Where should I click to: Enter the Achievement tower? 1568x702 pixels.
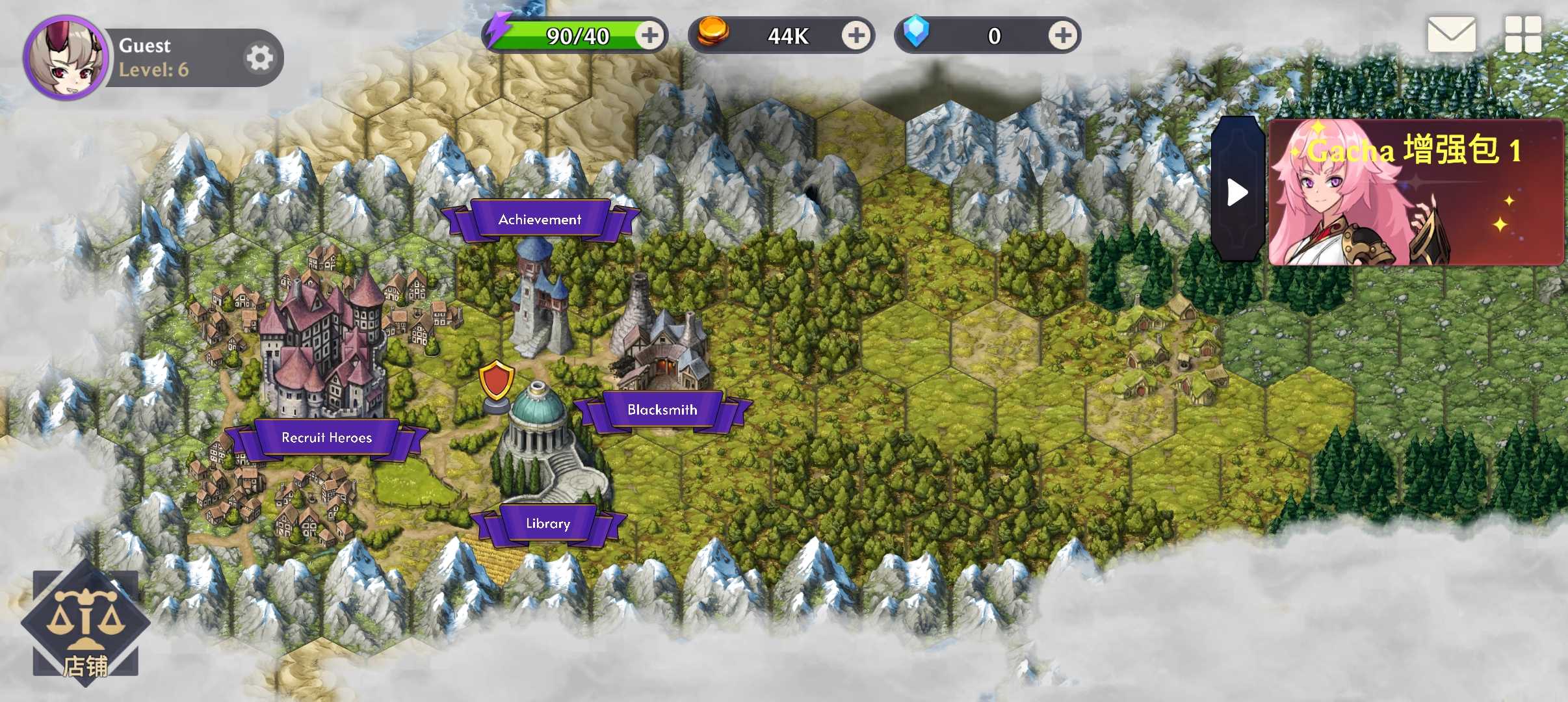(540, 220)
